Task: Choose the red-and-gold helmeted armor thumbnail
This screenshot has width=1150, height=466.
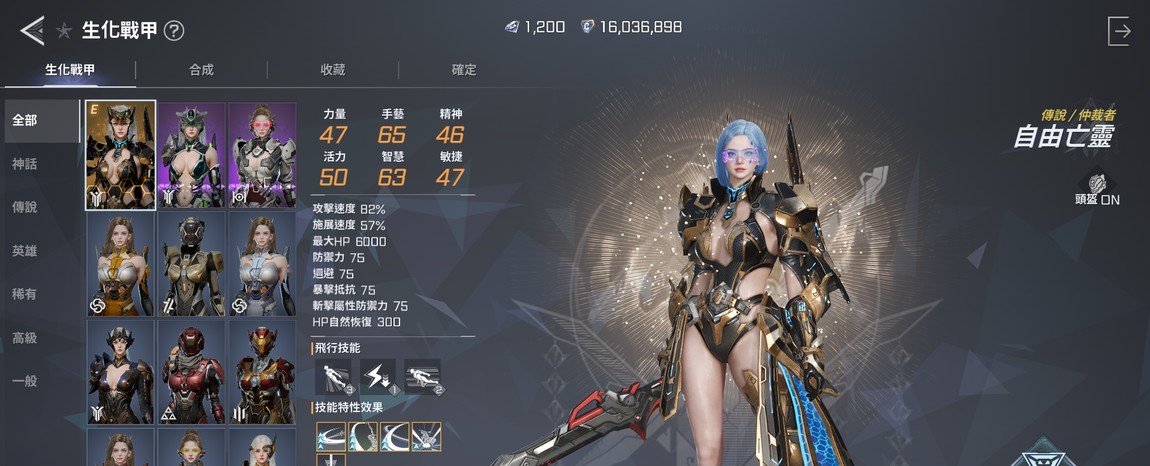Action: 262,372
